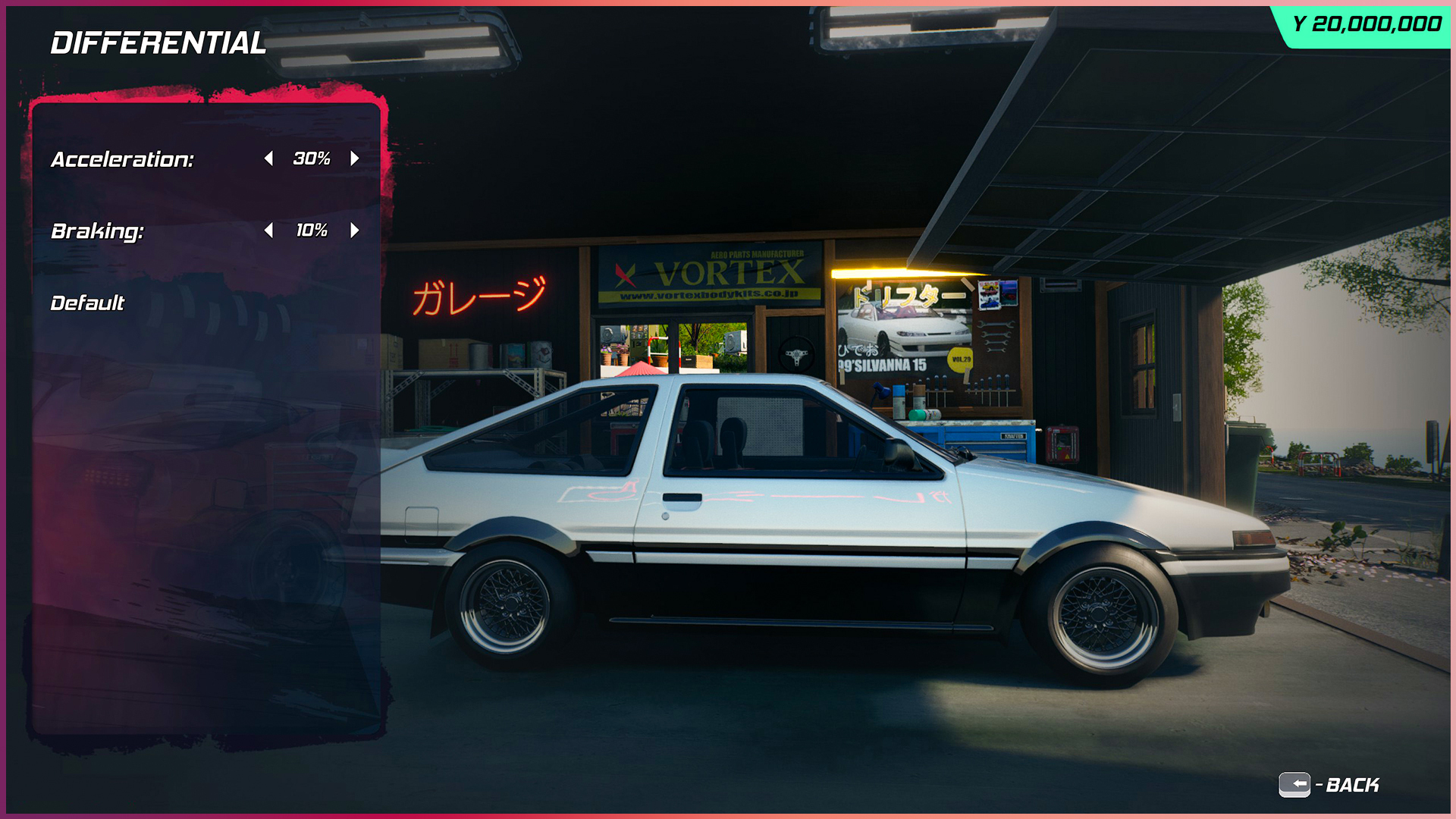The height and width of the screenshot is (819, 1456).
Task: Reset differential settings using Default
Action: point(86,302)
